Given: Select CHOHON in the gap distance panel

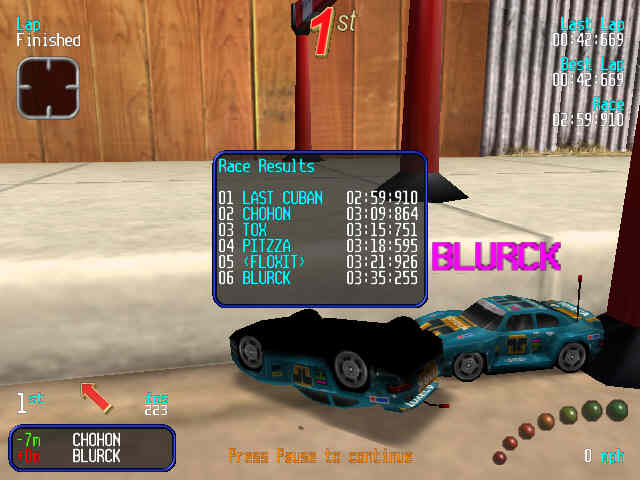Looking at the screenshot, I should point(95,439).
